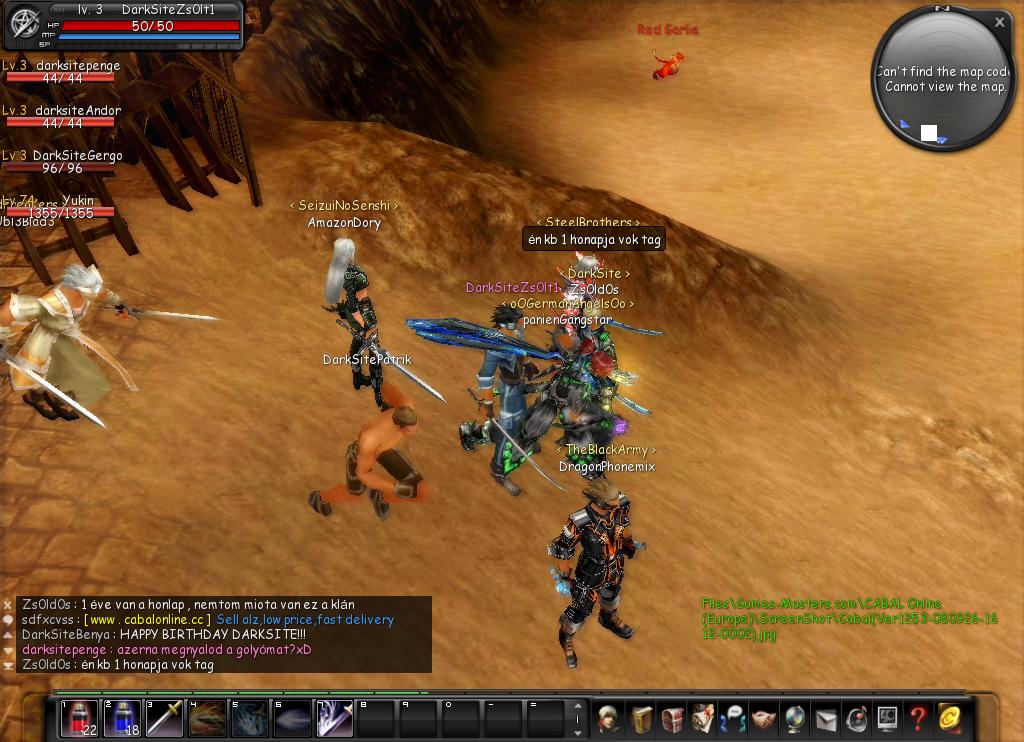Open the speech bubbles chat icon

(x=733, y=719)
